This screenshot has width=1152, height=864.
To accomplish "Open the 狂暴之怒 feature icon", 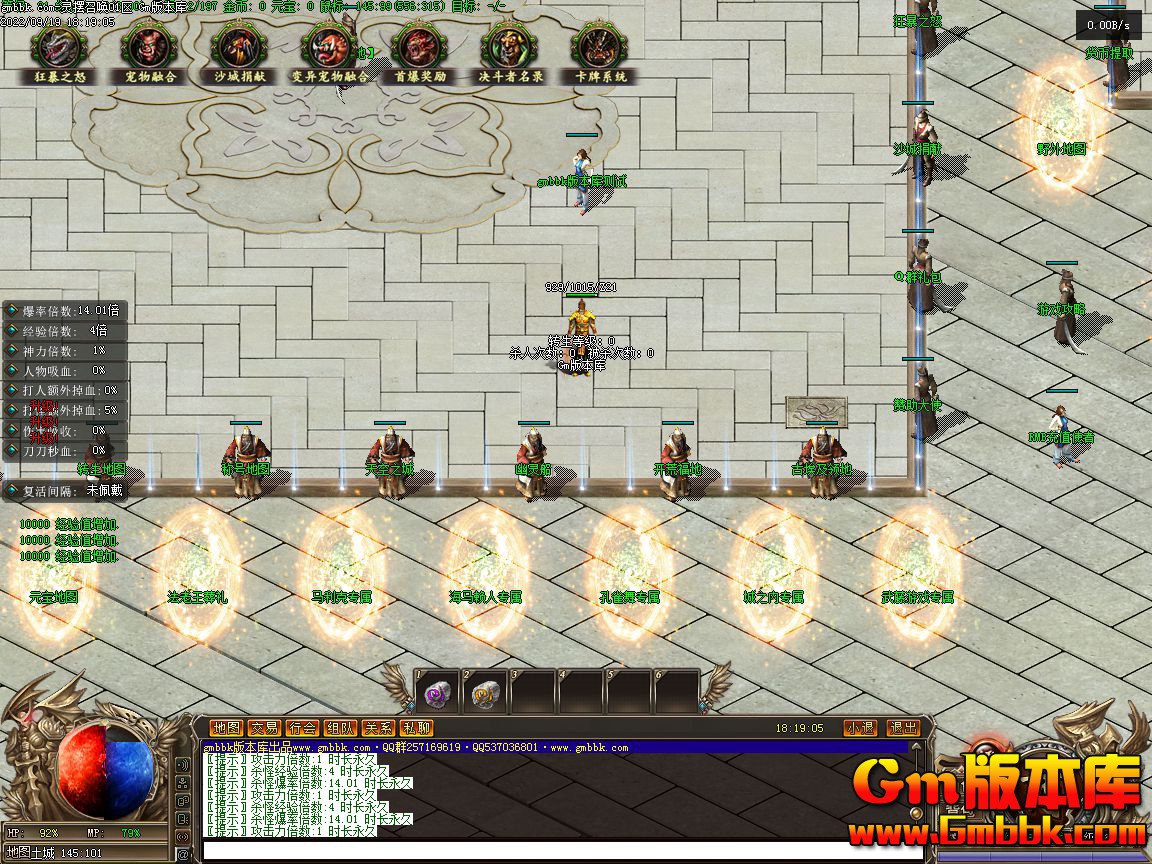I will 58,48.
